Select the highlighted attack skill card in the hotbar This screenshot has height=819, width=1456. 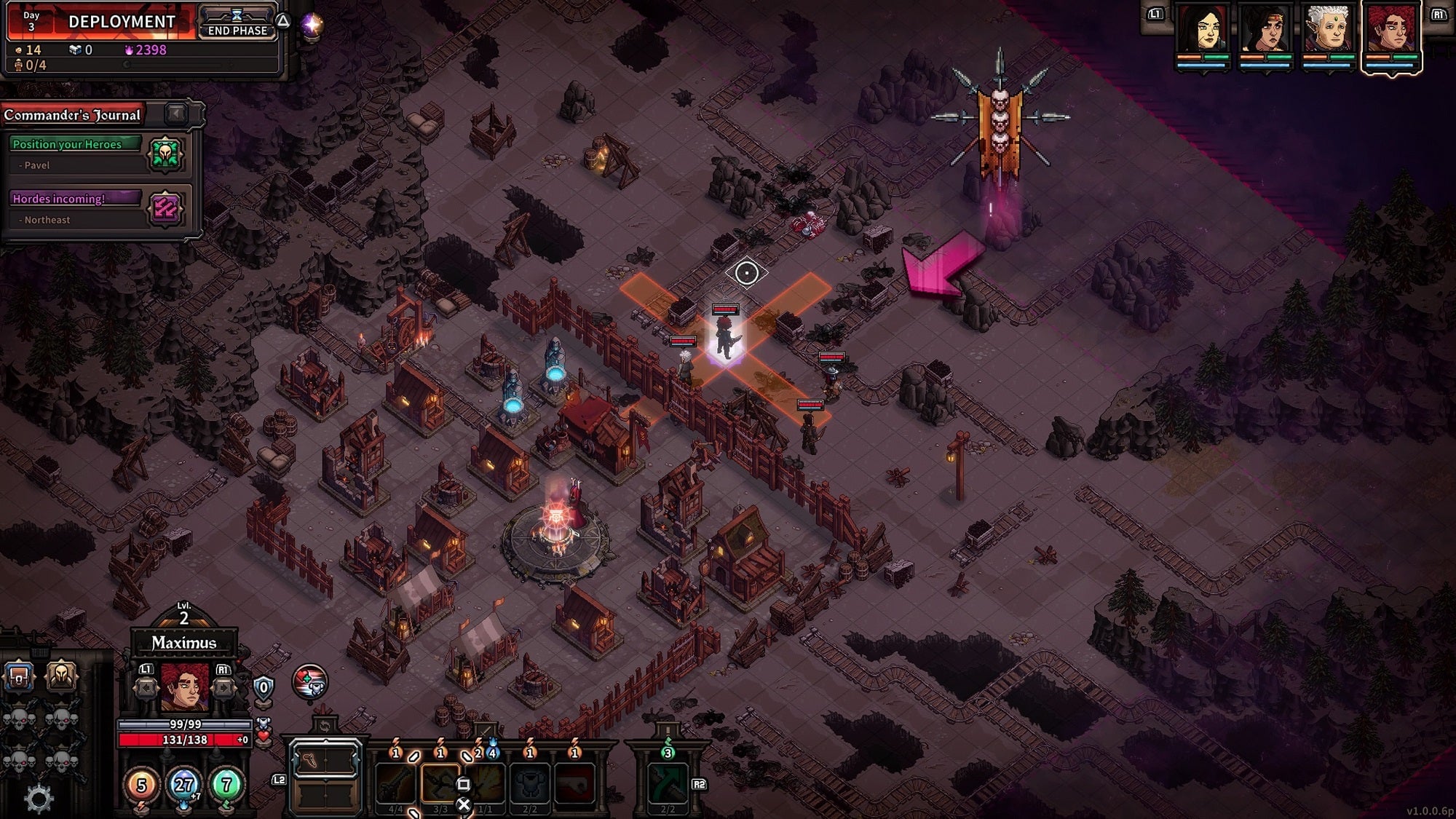coord(441,783)
